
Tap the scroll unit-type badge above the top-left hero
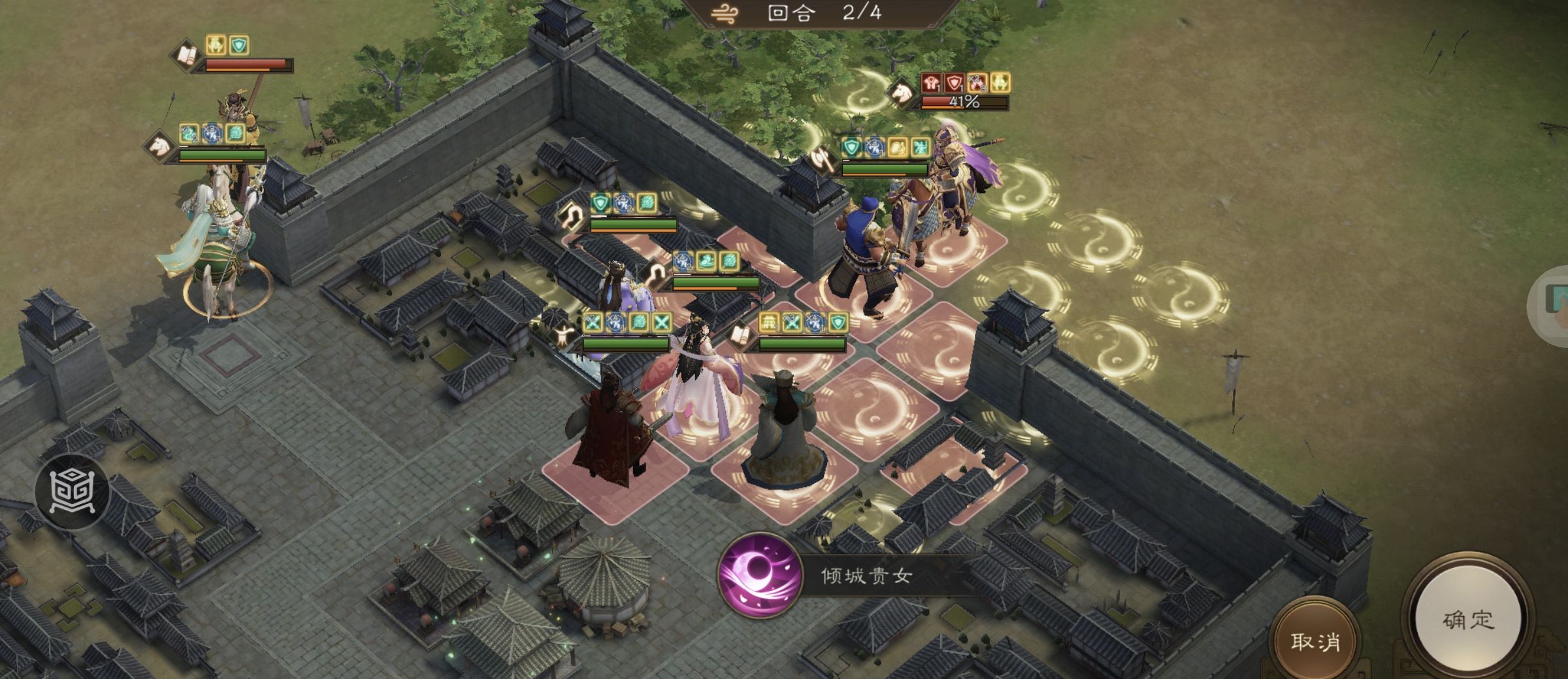tap(184, 56)
